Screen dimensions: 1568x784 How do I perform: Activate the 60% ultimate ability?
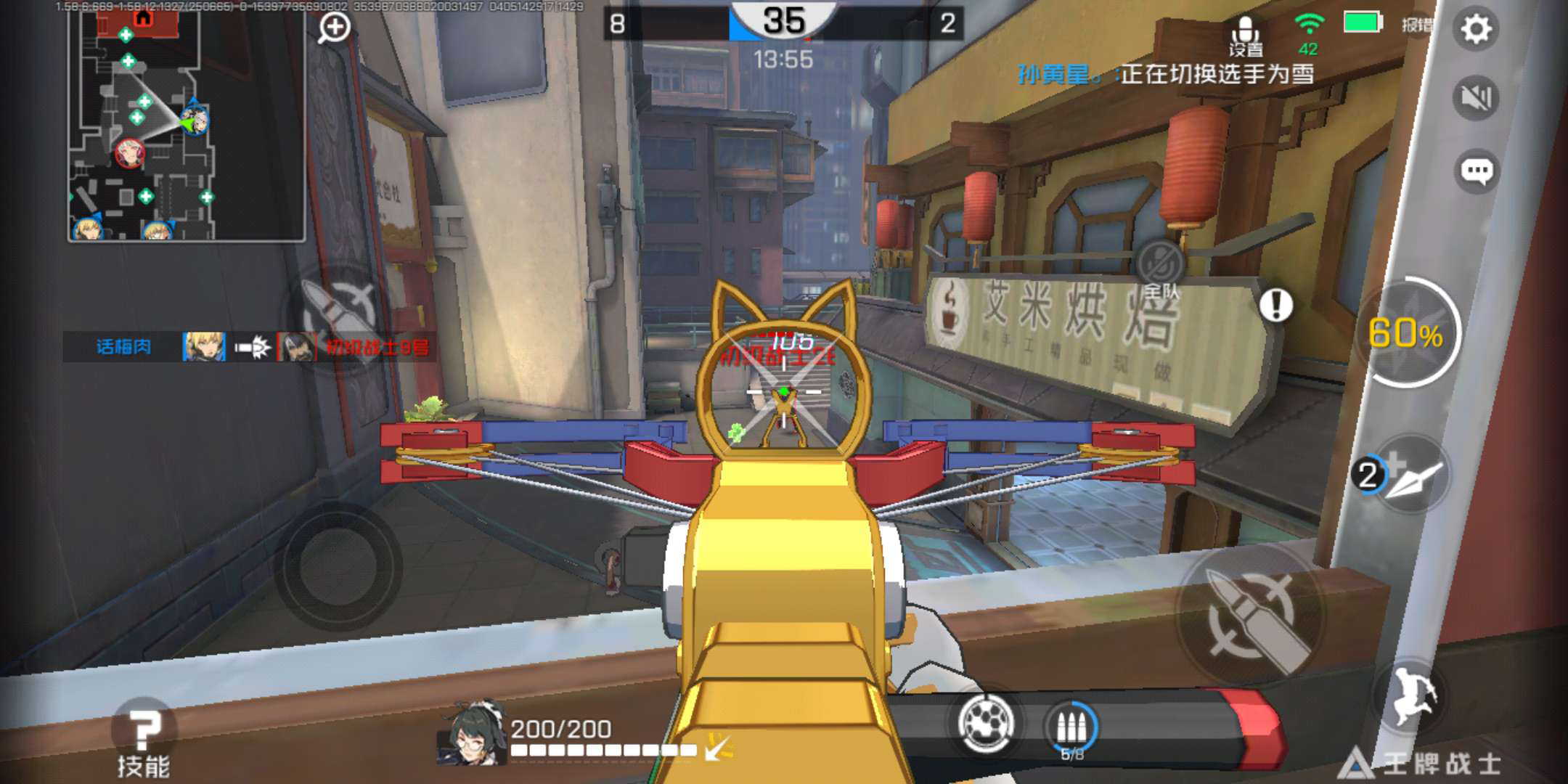tap(1407, 332)
